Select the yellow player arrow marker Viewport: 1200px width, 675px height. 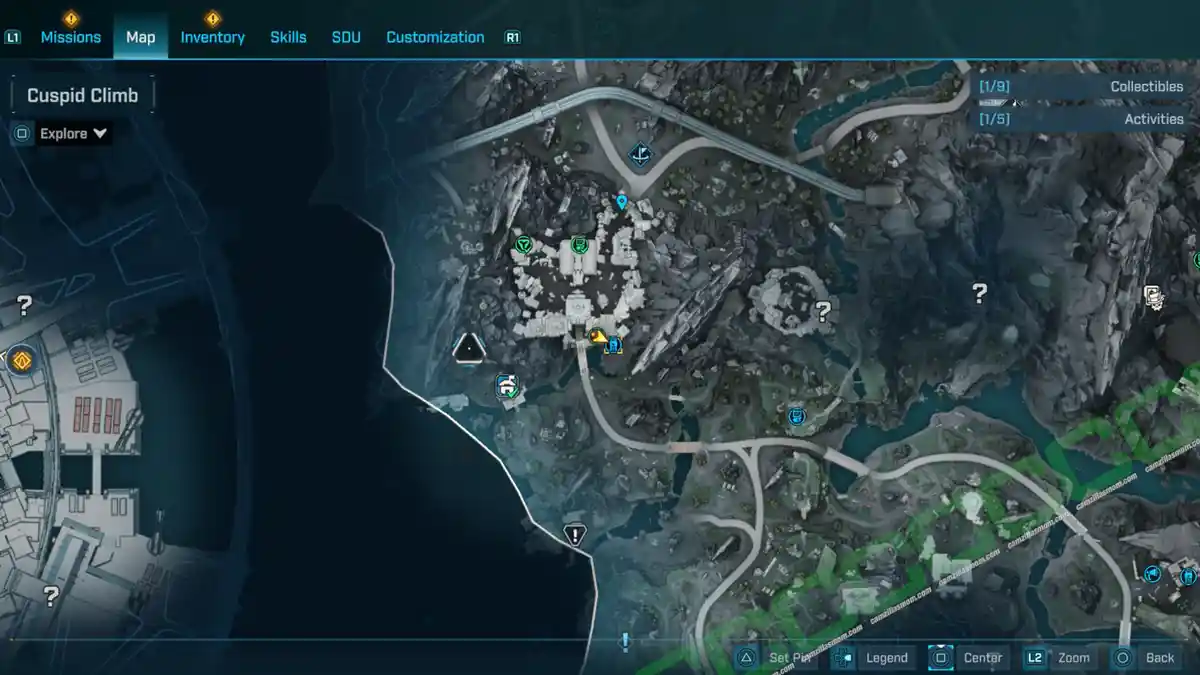click(598, 337)
